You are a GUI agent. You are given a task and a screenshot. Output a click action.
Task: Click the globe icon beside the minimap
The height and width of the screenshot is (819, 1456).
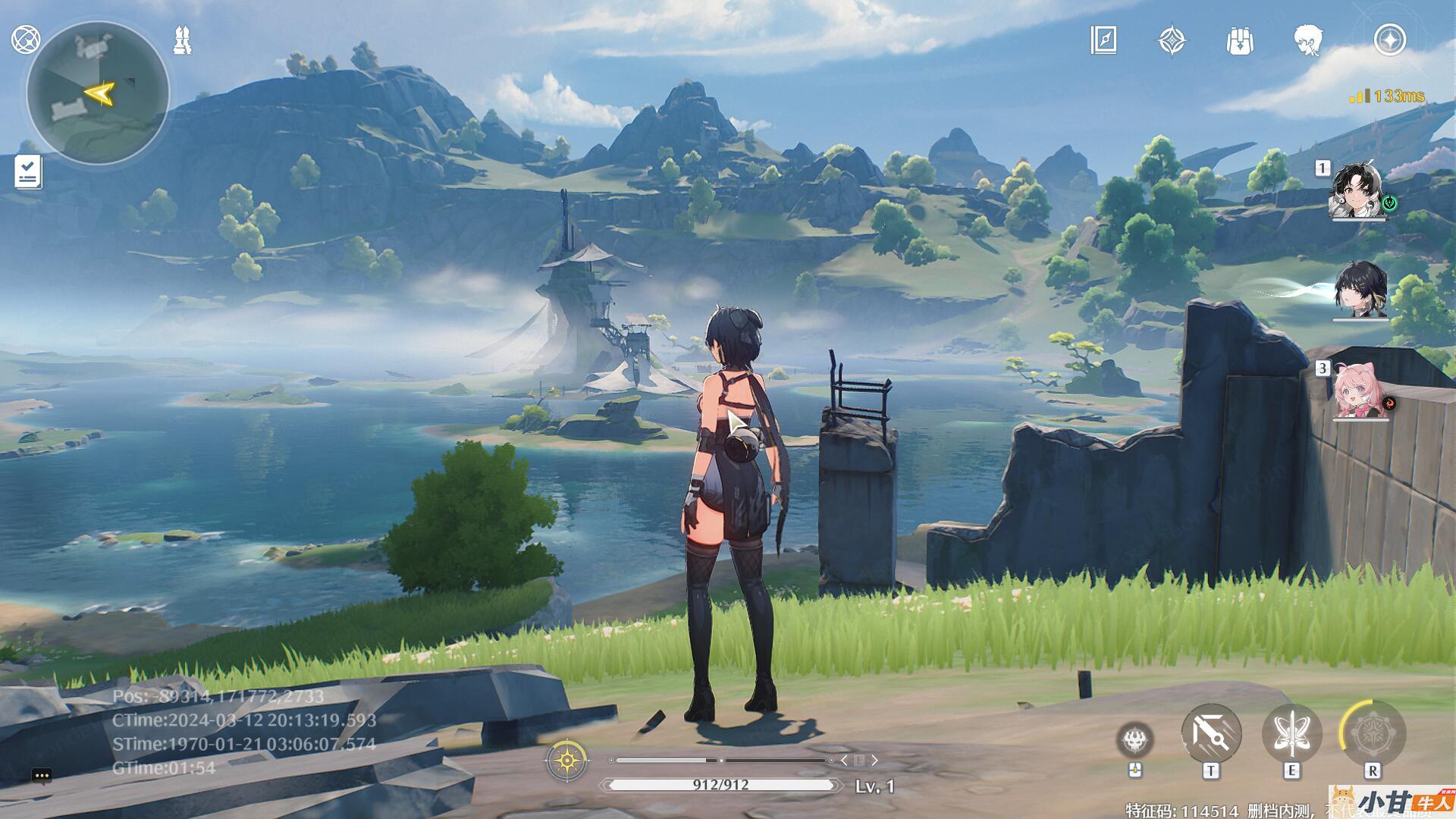tap(26, 39)
